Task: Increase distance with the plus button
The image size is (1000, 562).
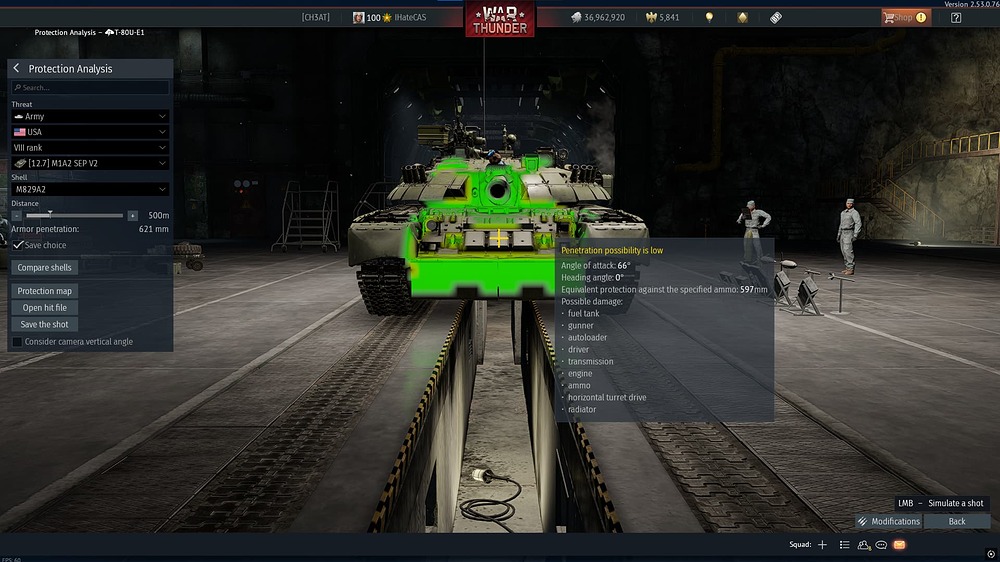Action: pyautogui.click(x=132, y=215)
